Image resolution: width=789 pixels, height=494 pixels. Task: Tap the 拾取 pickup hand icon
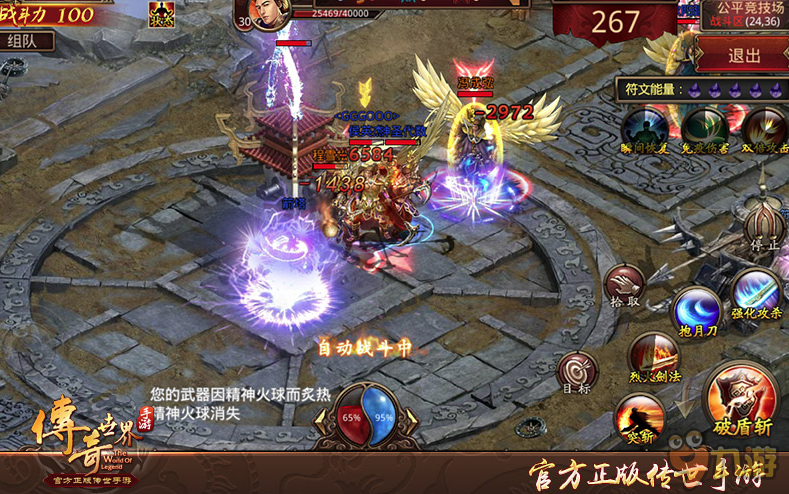[x=626, y=285]
